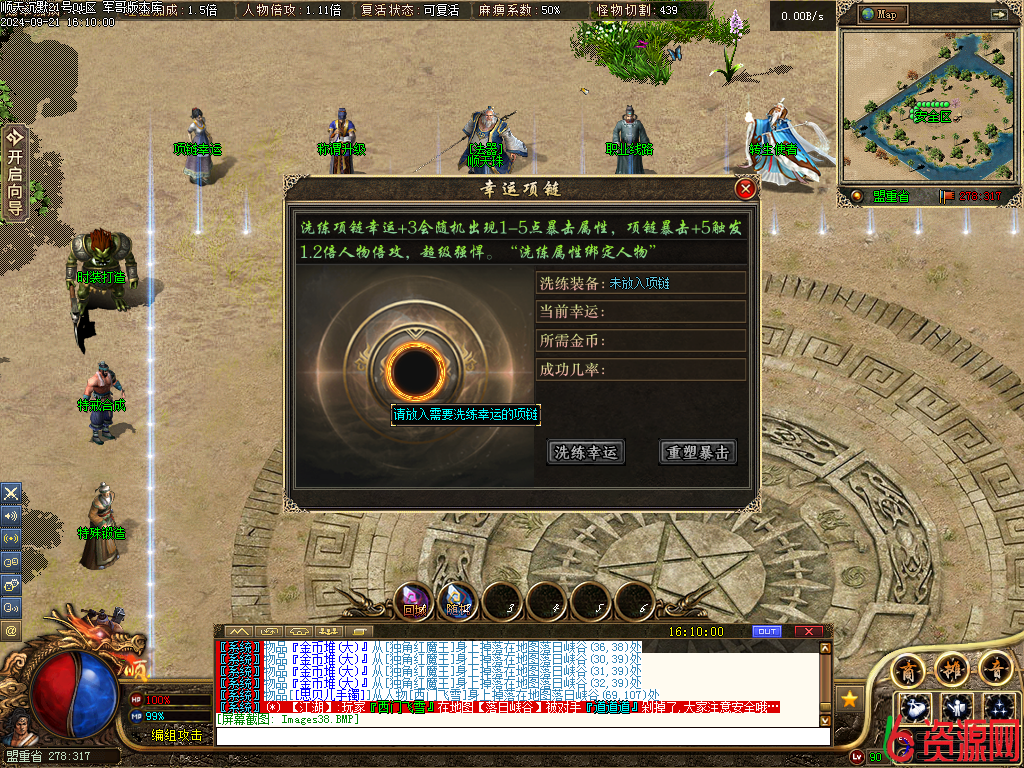Viewport: 1024px width, 768px height.
Task: Use the 回城 quickbar item
Action: pos(415,602)
